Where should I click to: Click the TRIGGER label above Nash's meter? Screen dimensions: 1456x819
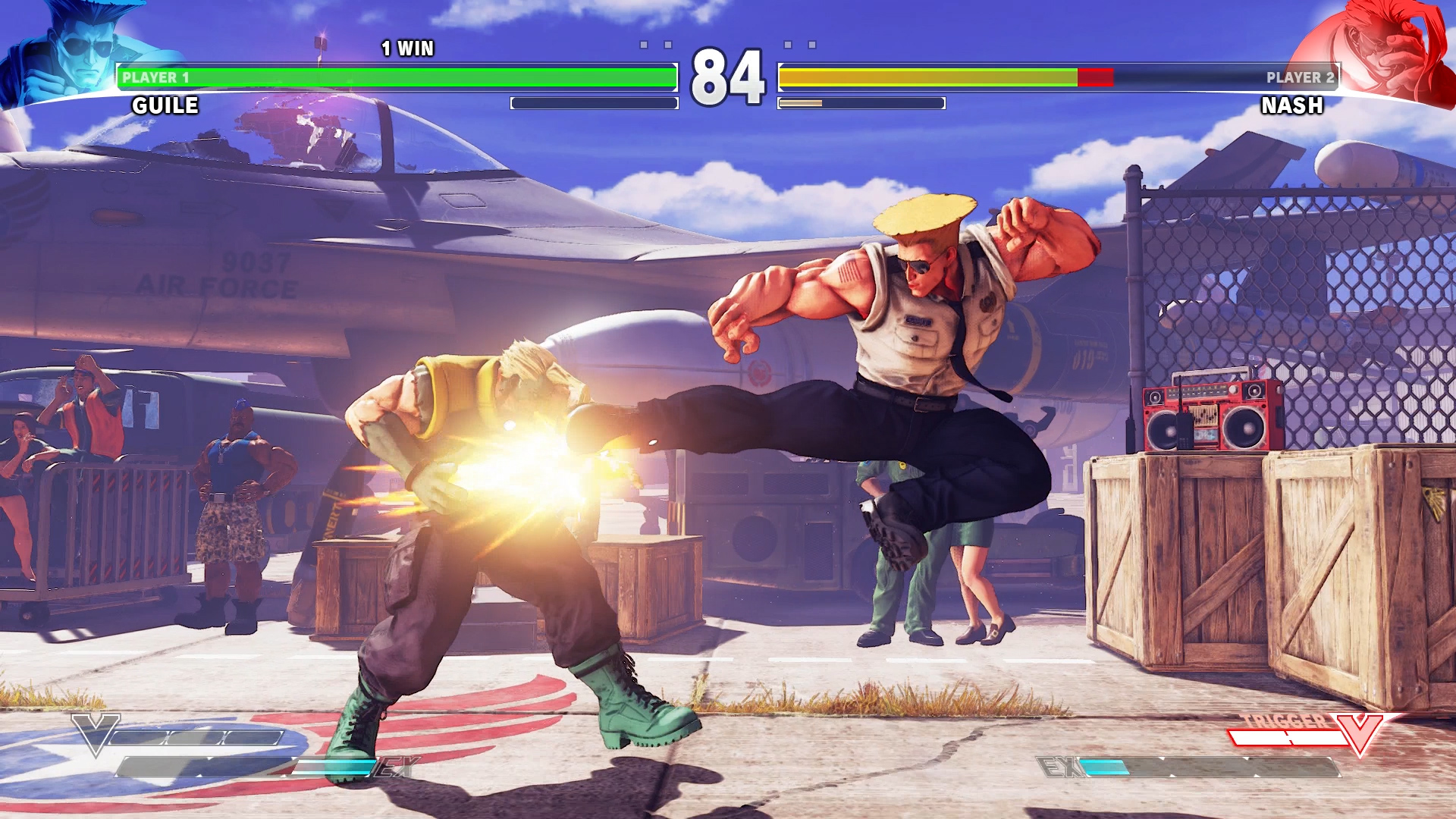tap(1282, 720)
